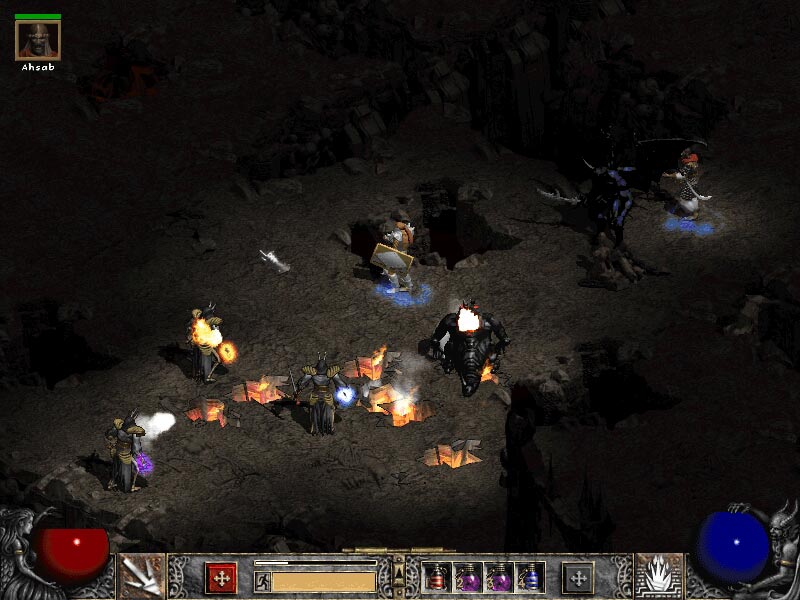
Task: Click the red new stats button
Action: [x=221, y=578]
